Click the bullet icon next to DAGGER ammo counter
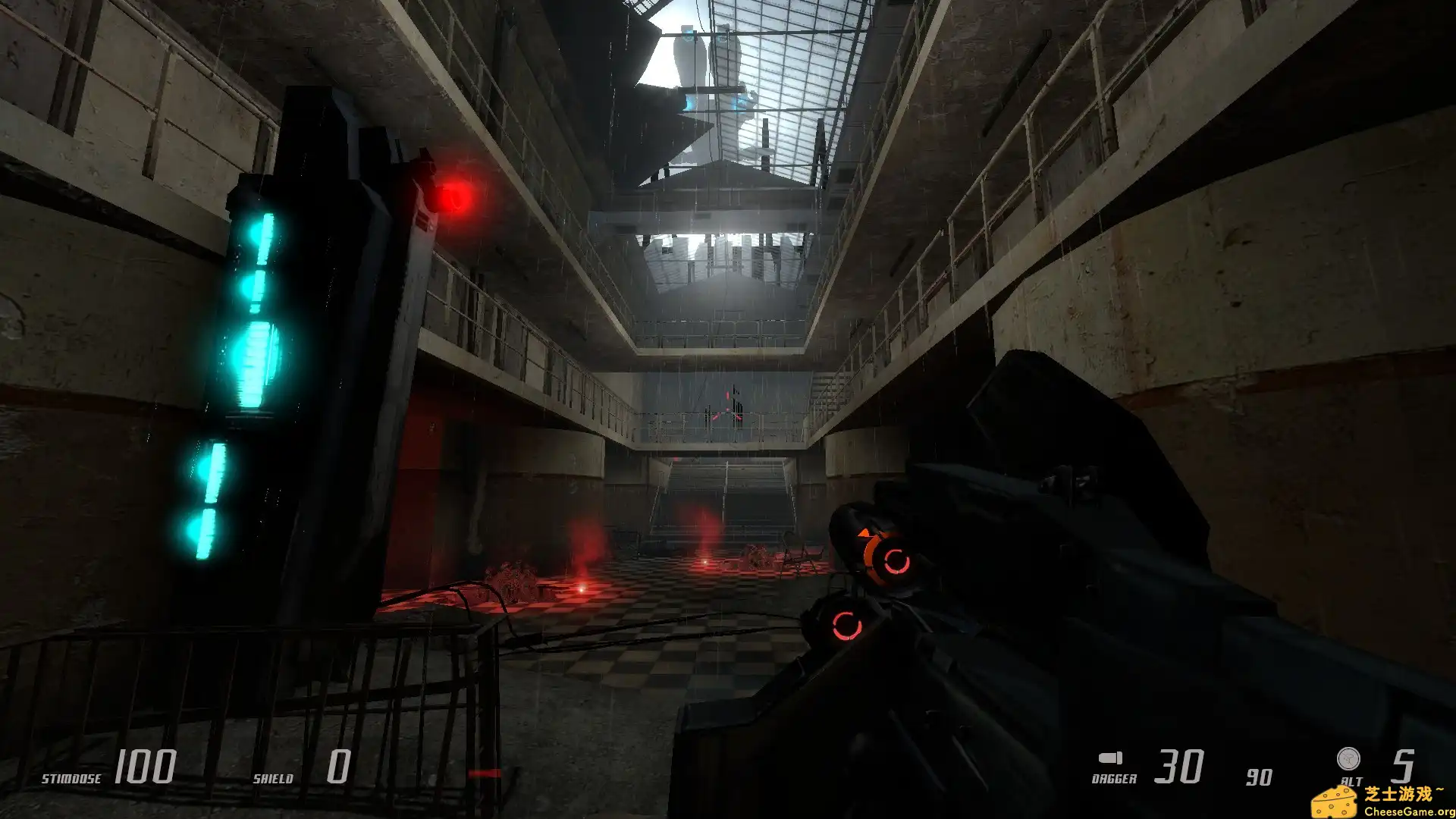Screen dimensions: 1456x819 tap(1110, 758)
